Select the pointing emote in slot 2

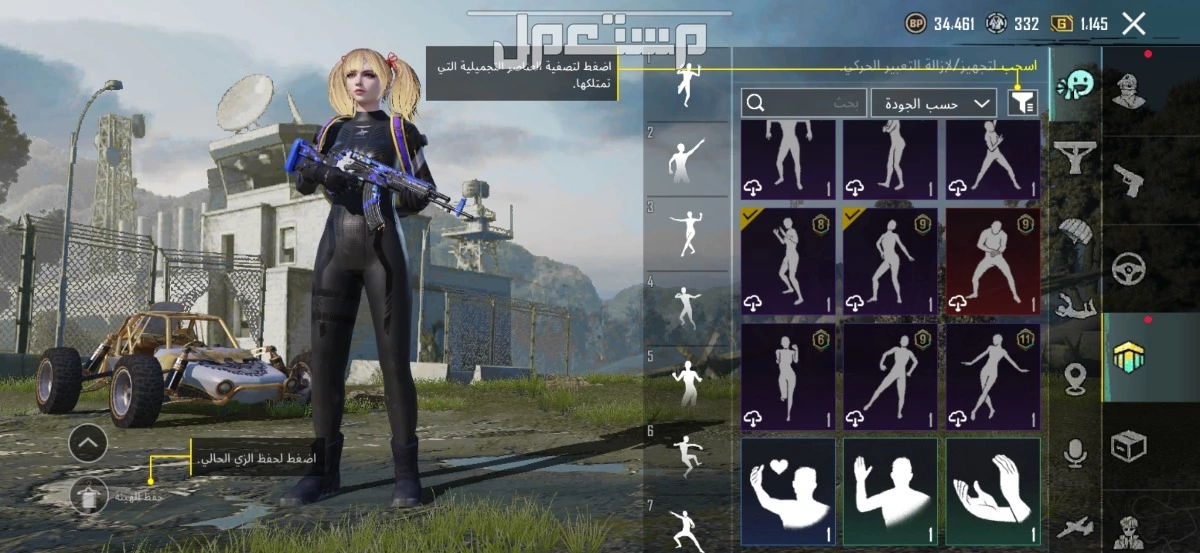pos(685,158)
